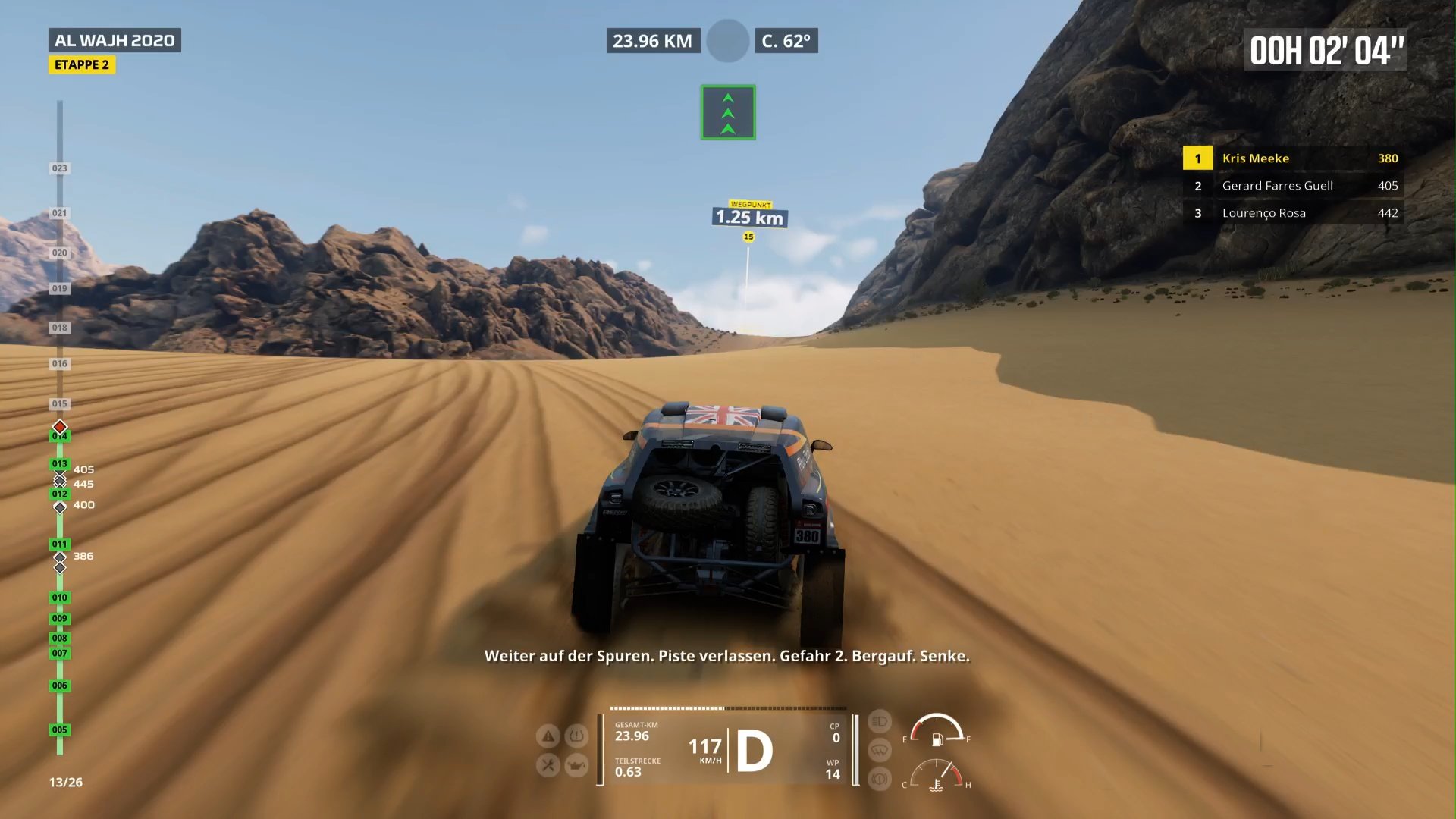Select Kris Meeke in the standings list
The height and width of the screenshot is (819, 1456).
[1293, 158]
